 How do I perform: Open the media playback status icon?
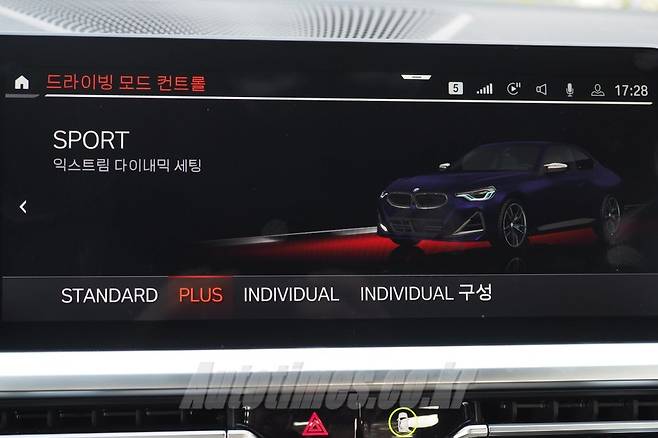(x=513, y=89)
